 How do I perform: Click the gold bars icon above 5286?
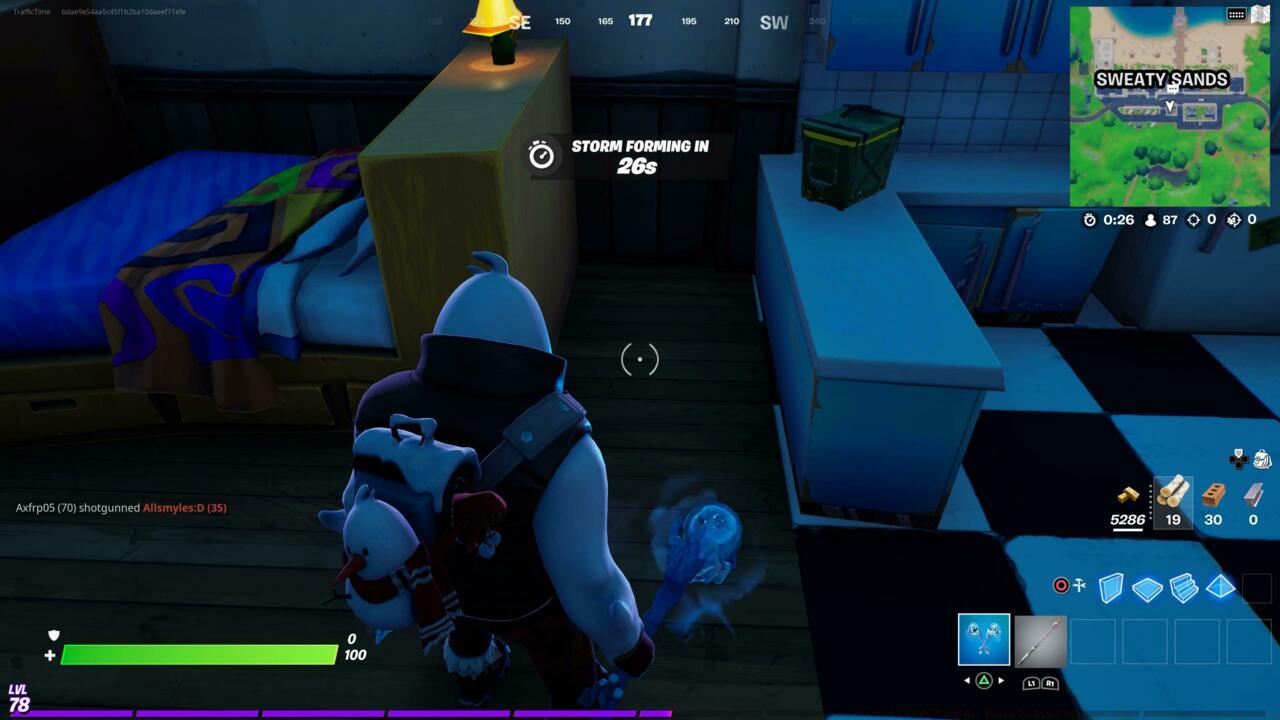tap(1128, 496)
